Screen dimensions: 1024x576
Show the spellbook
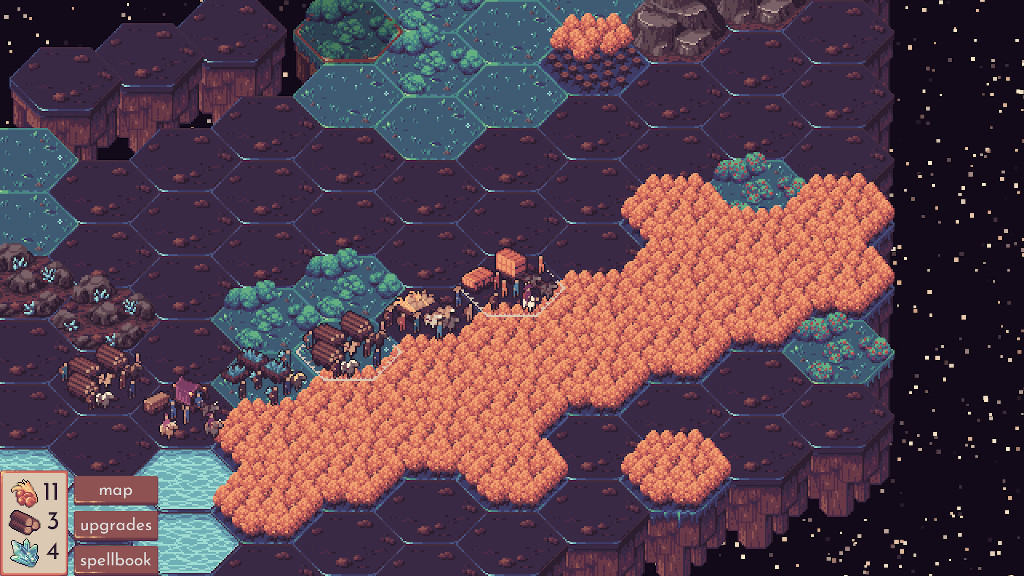(116, 560)
